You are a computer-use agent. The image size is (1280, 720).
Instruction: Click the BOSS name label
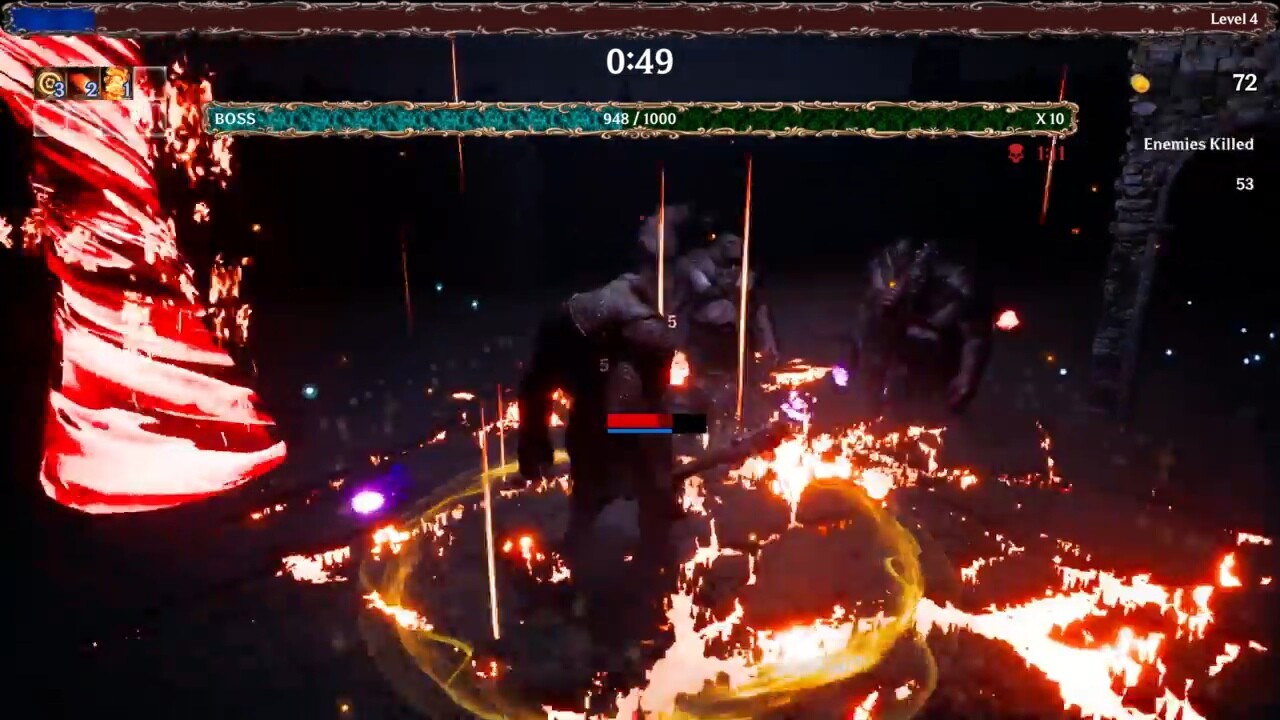coord(234,119)
